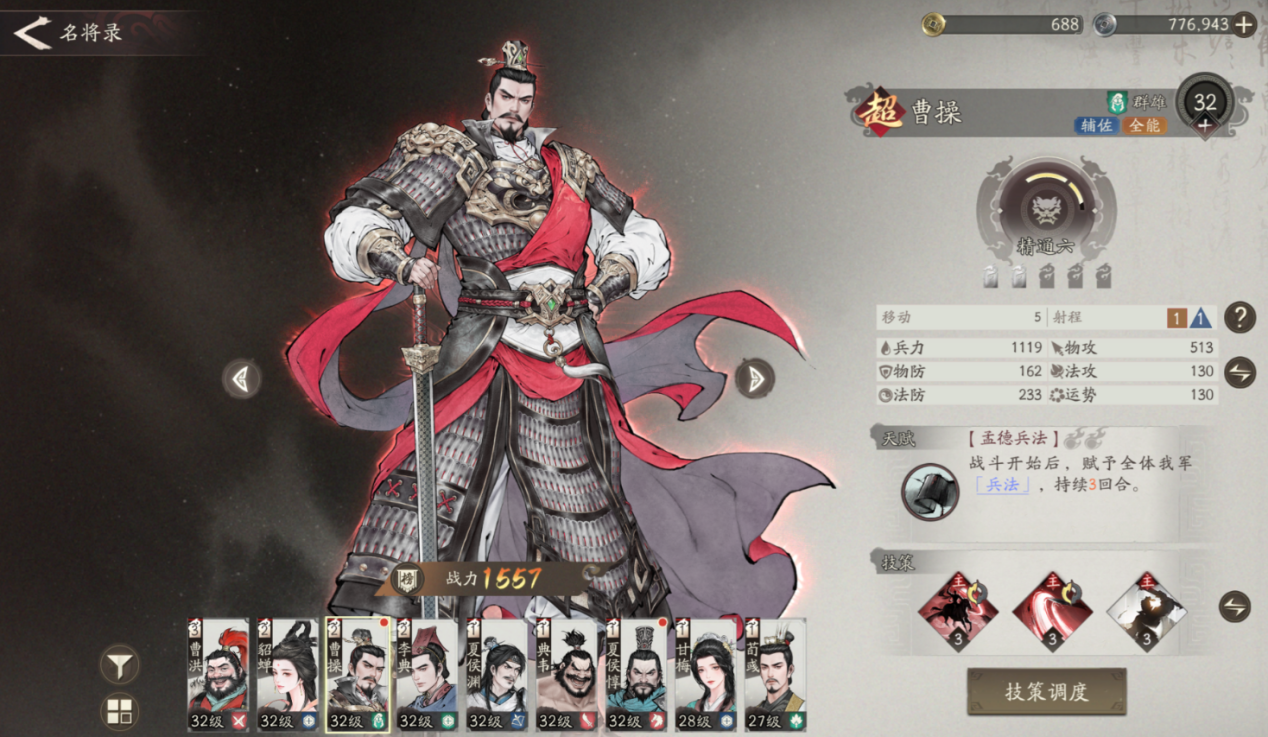
Task: Select the 荀彧 hero card
Action: (775, 674)
